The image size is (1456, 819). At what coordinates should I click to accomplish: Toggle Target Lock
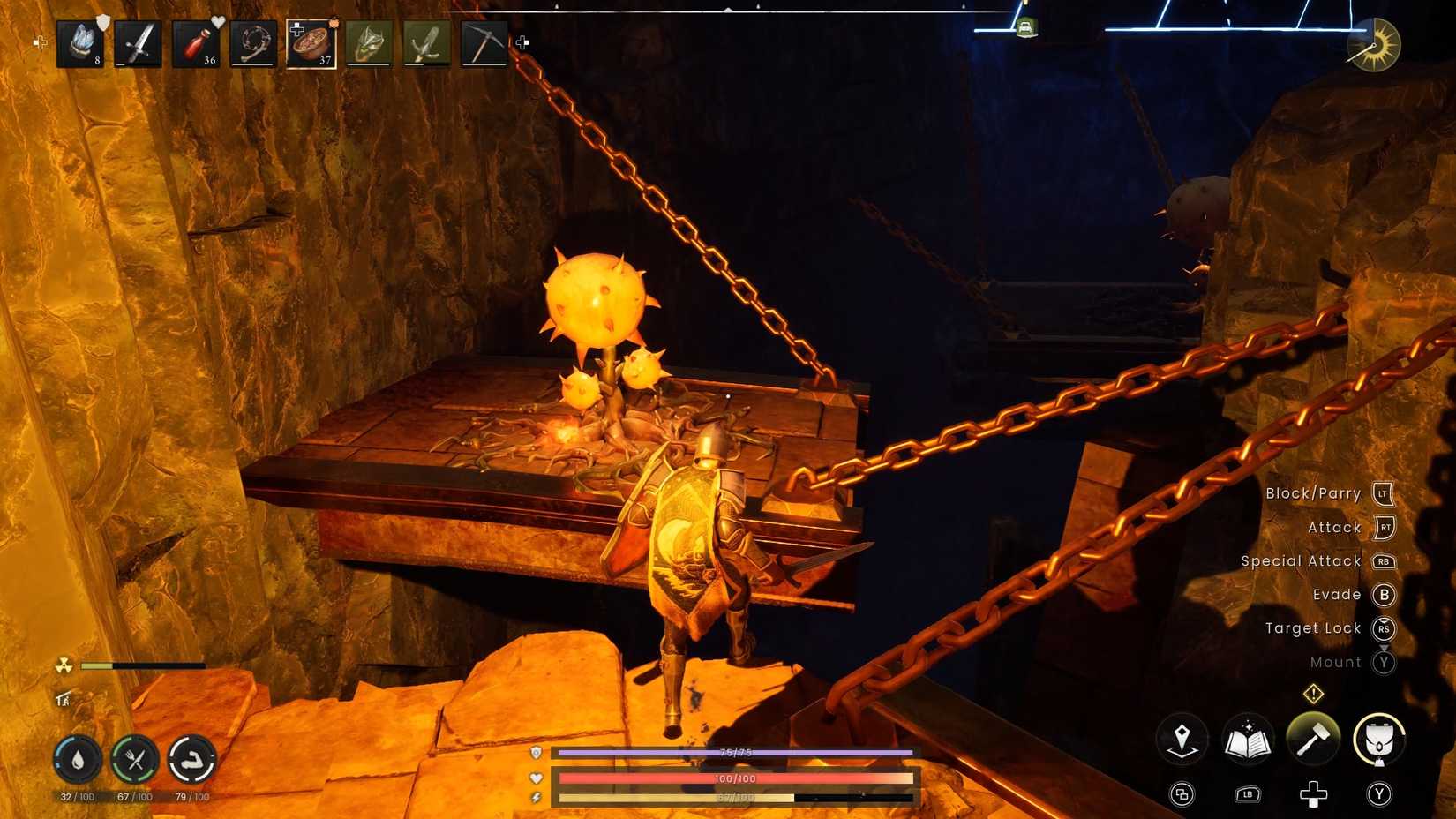[x=1314, y=627]
